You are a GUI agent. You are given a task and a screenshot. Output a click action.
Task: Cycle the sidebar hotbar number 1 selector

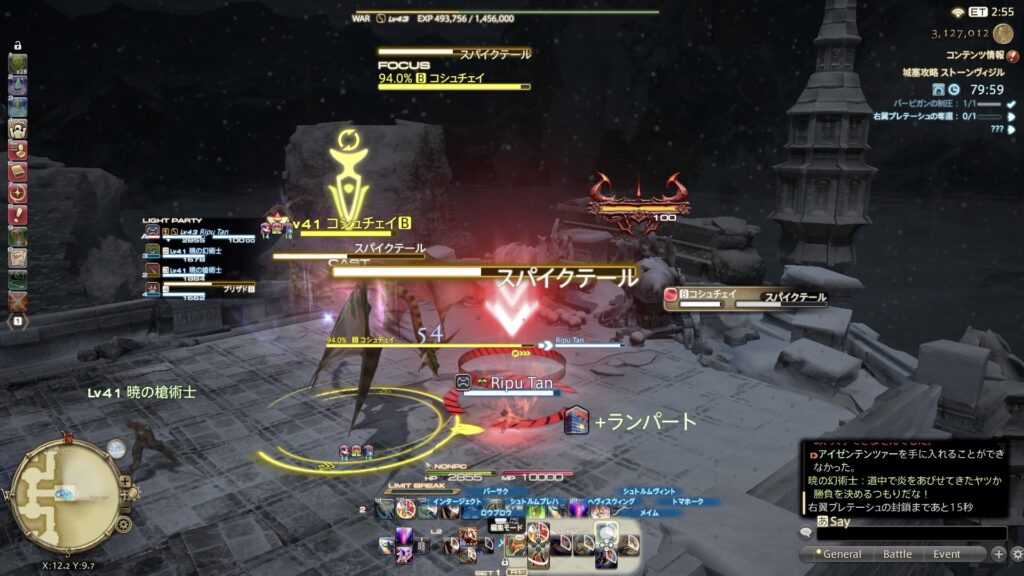click(x=17, y=321)
